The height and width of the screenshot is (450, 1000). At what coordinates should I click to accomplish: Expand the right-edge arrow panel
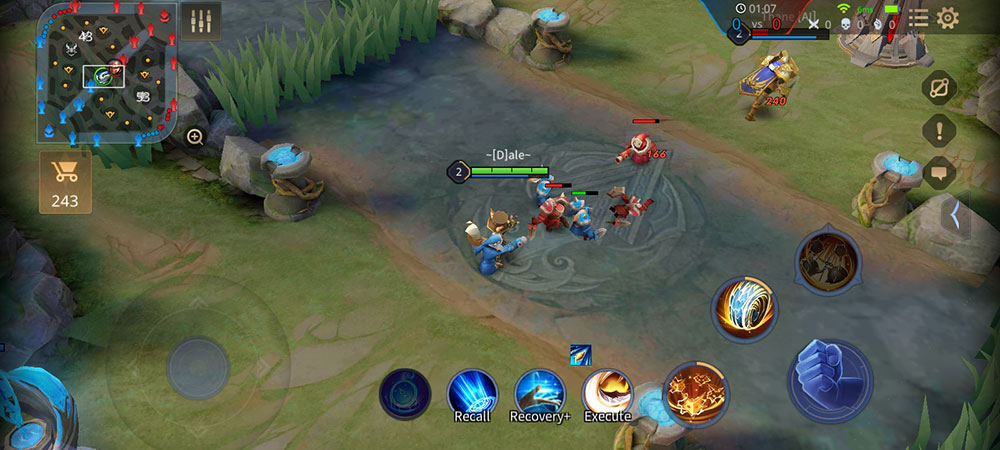955,214
